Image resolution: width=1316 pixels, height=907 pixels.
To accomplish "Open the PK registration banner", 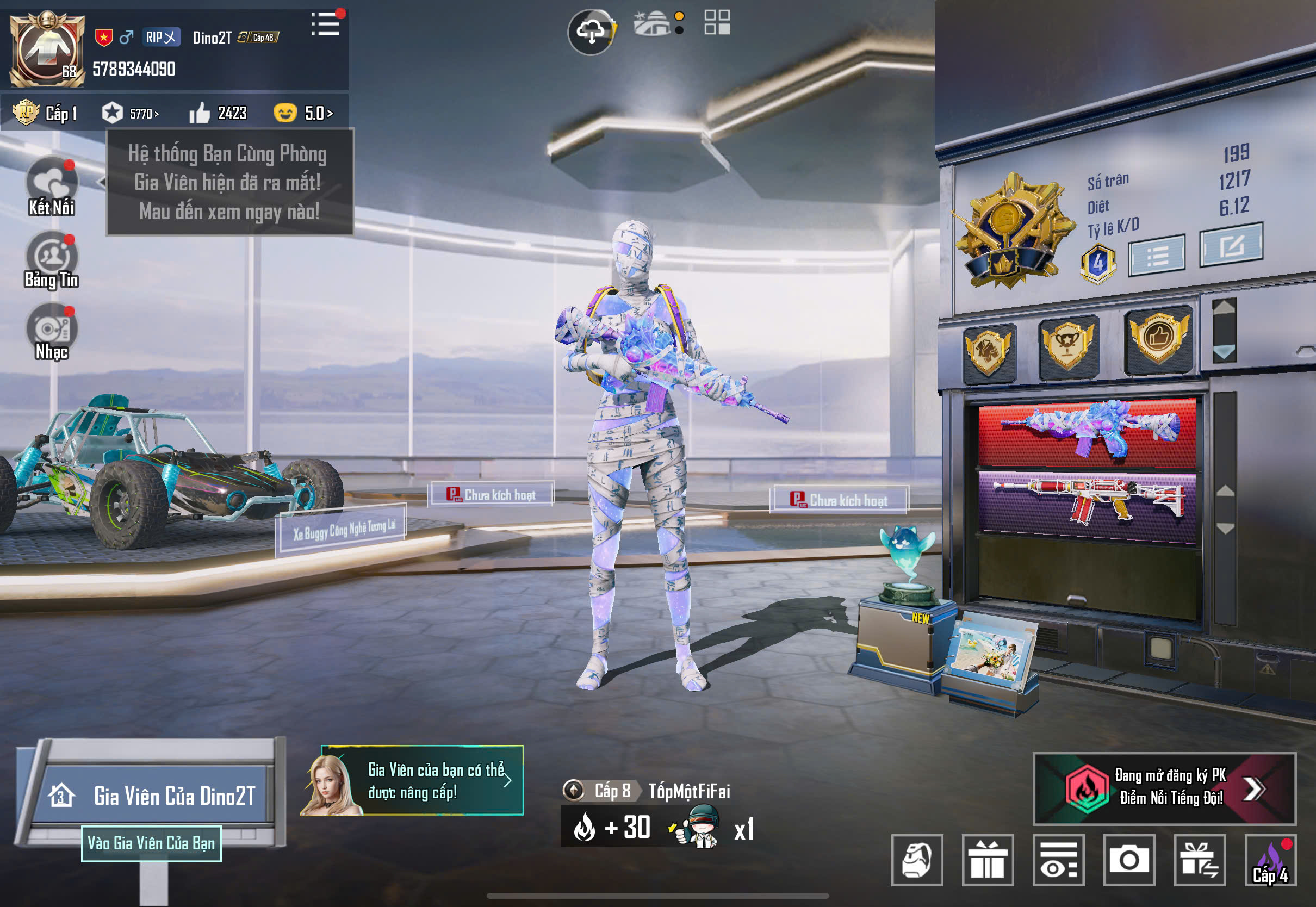I will [x=1164, y=788].
